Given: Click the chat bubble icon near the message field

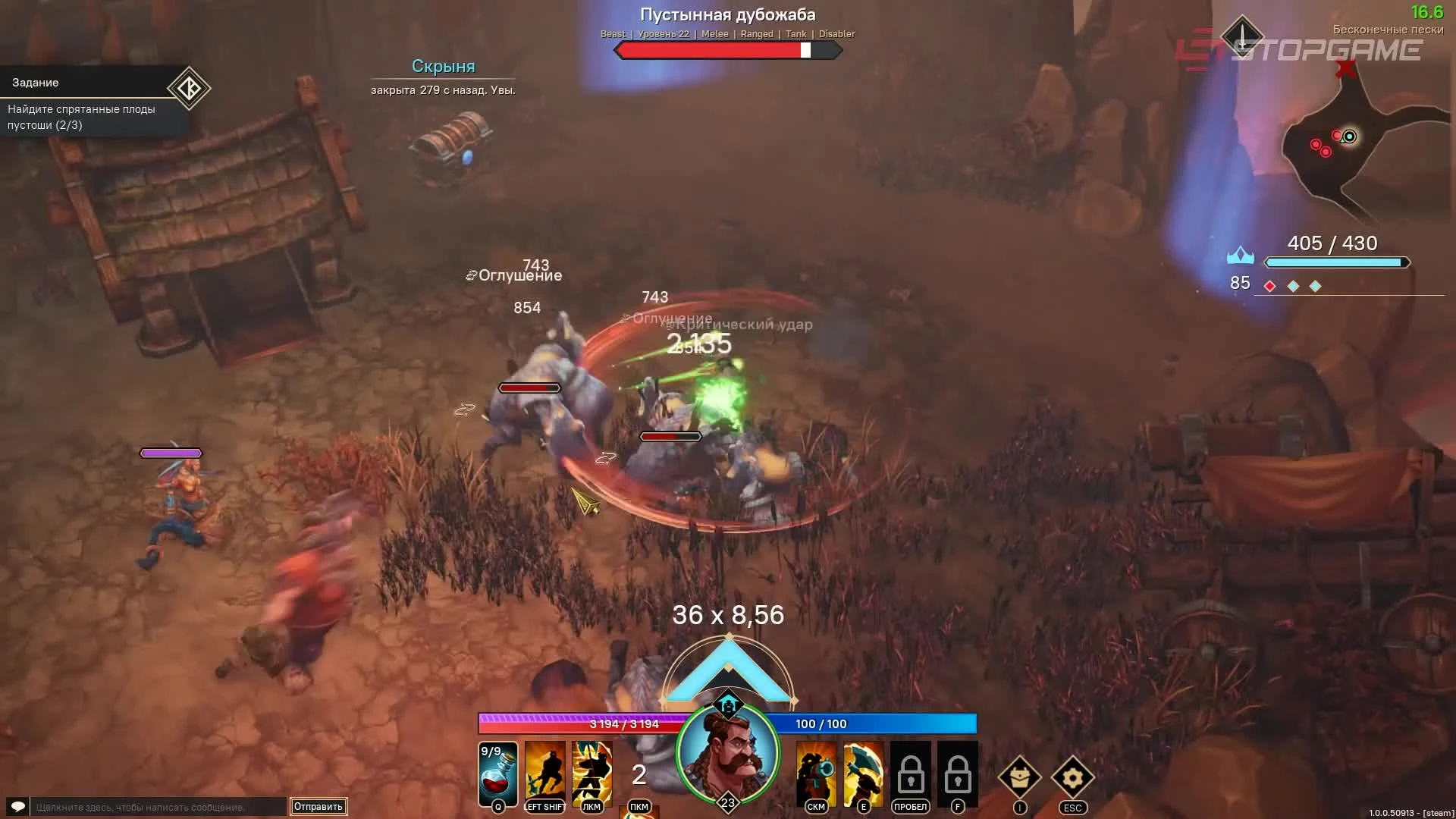Looking at the screenshot, I should tap(17, 808).
